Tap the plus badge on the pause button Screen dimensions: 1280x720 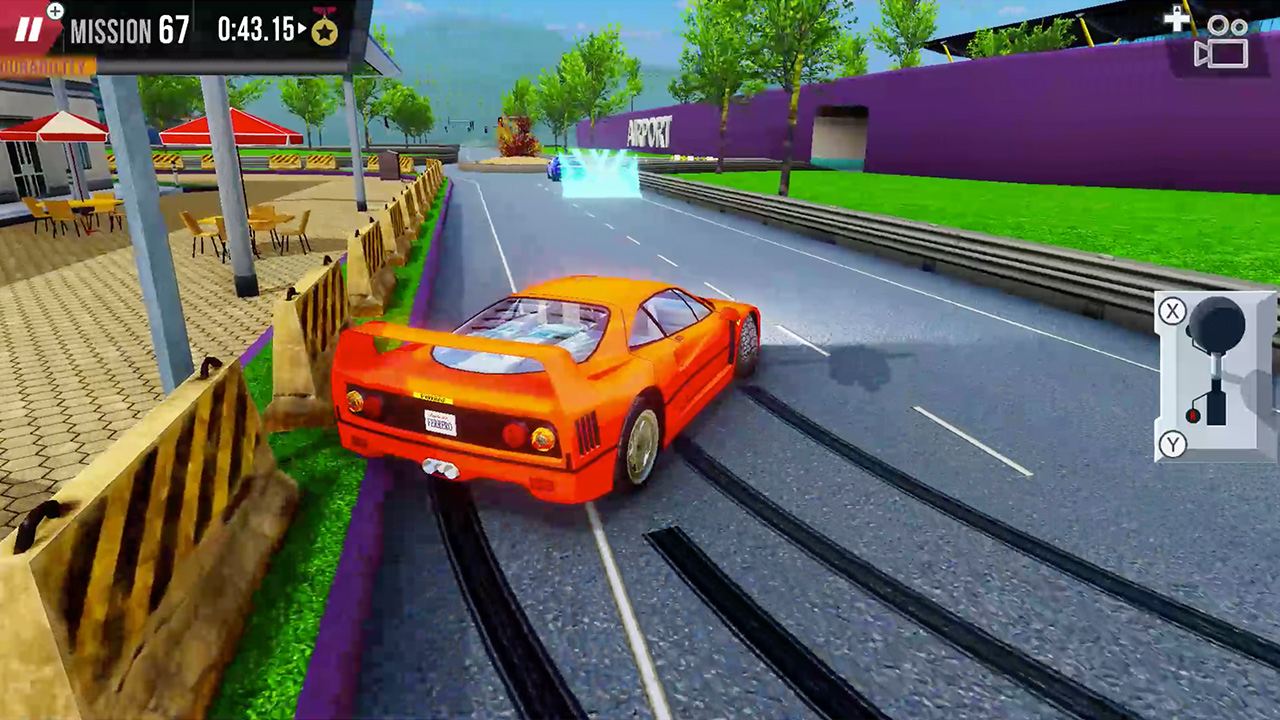[x=54, y=10]
